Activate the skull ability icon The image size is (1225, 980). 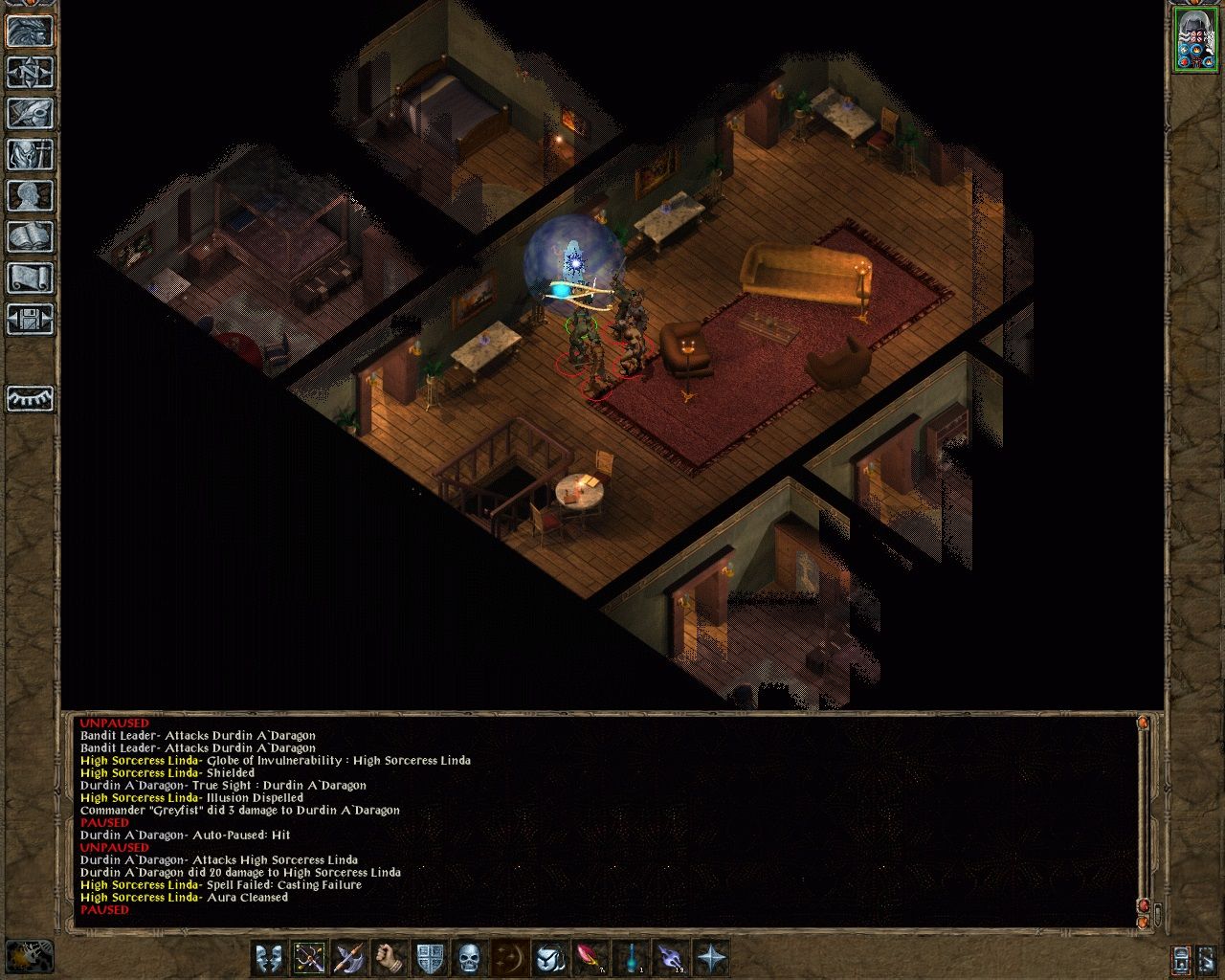[469, 957]
